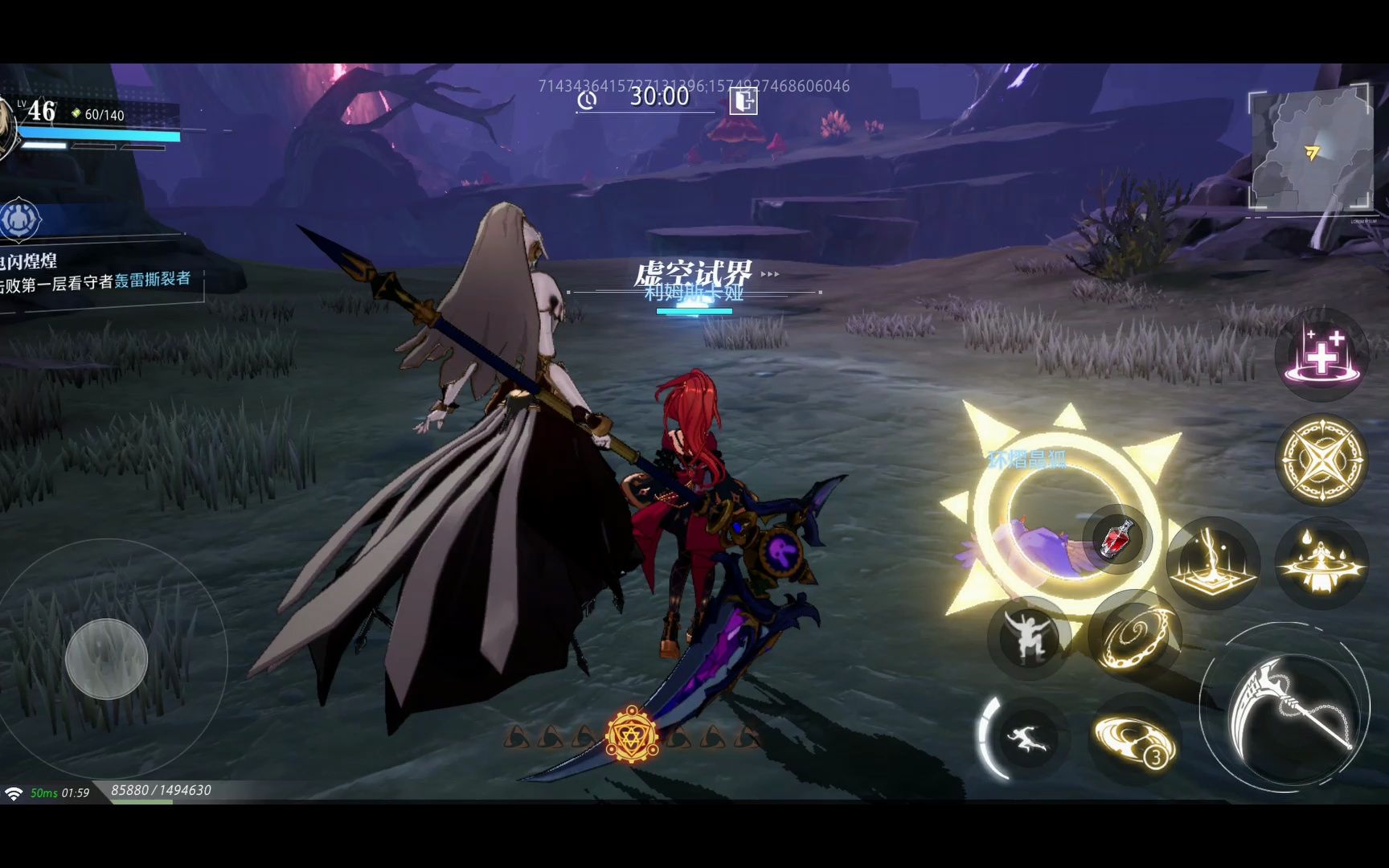The height and width of the screenshot is (868, 1389).
Task: Open the minimap
Action: 1309,150
